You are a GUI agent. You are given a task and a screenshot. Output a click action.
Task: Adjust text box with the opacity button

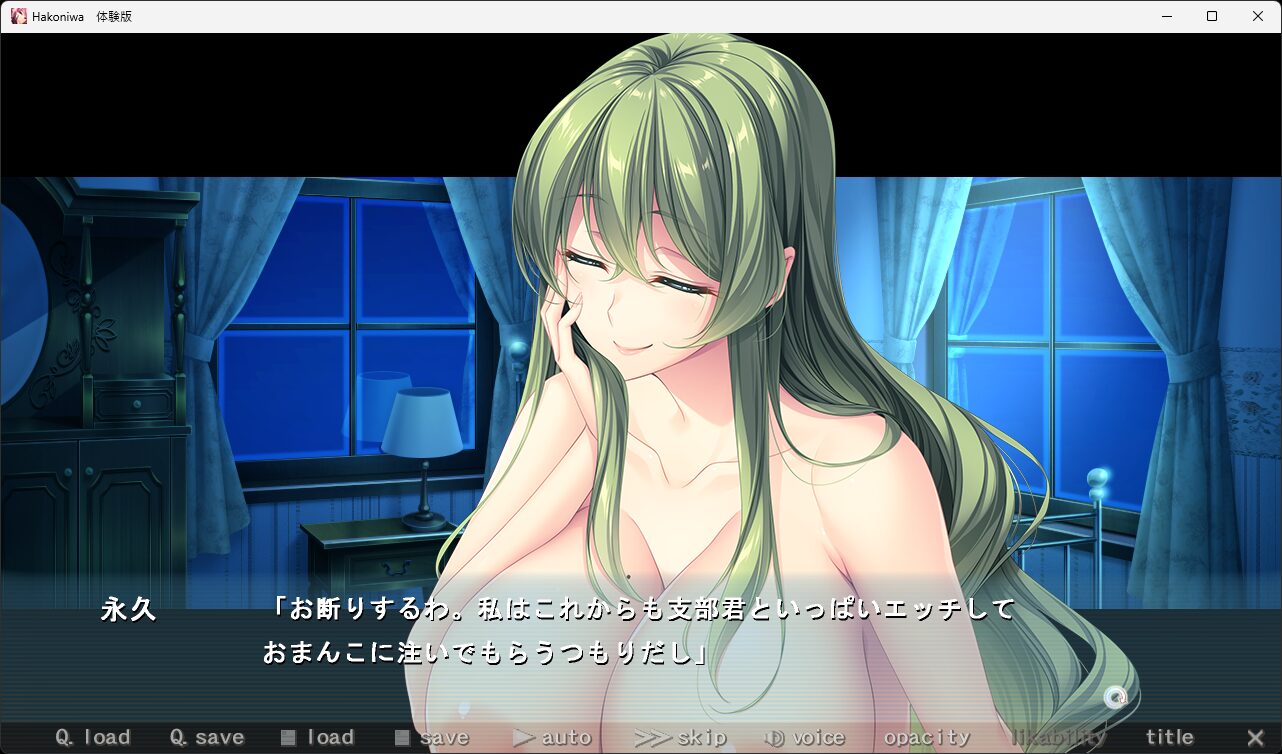click(x=926, y=738)
